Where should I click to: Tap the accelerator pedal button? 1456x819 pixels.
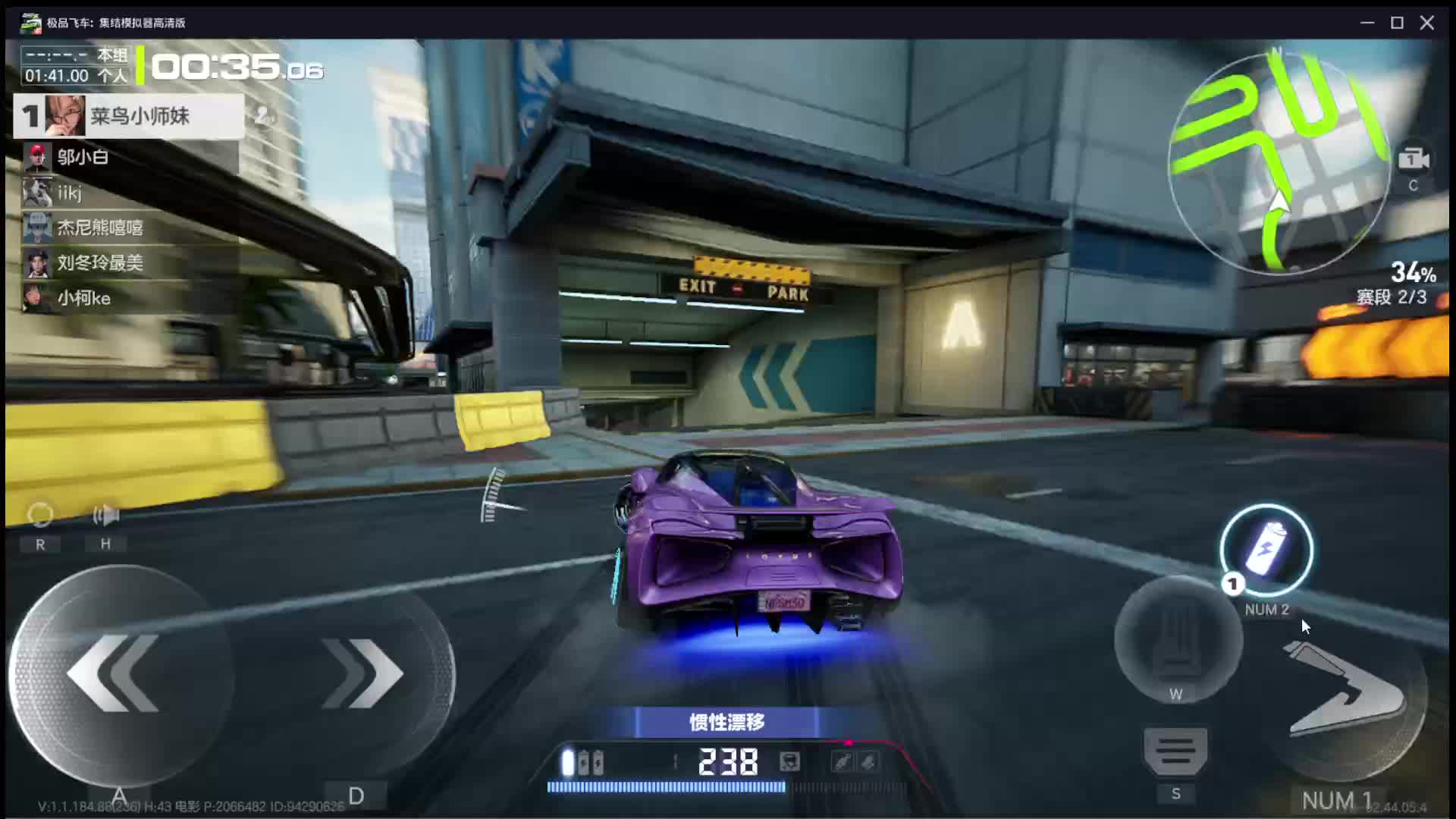pyautogui.click(x=1177, y=639)
